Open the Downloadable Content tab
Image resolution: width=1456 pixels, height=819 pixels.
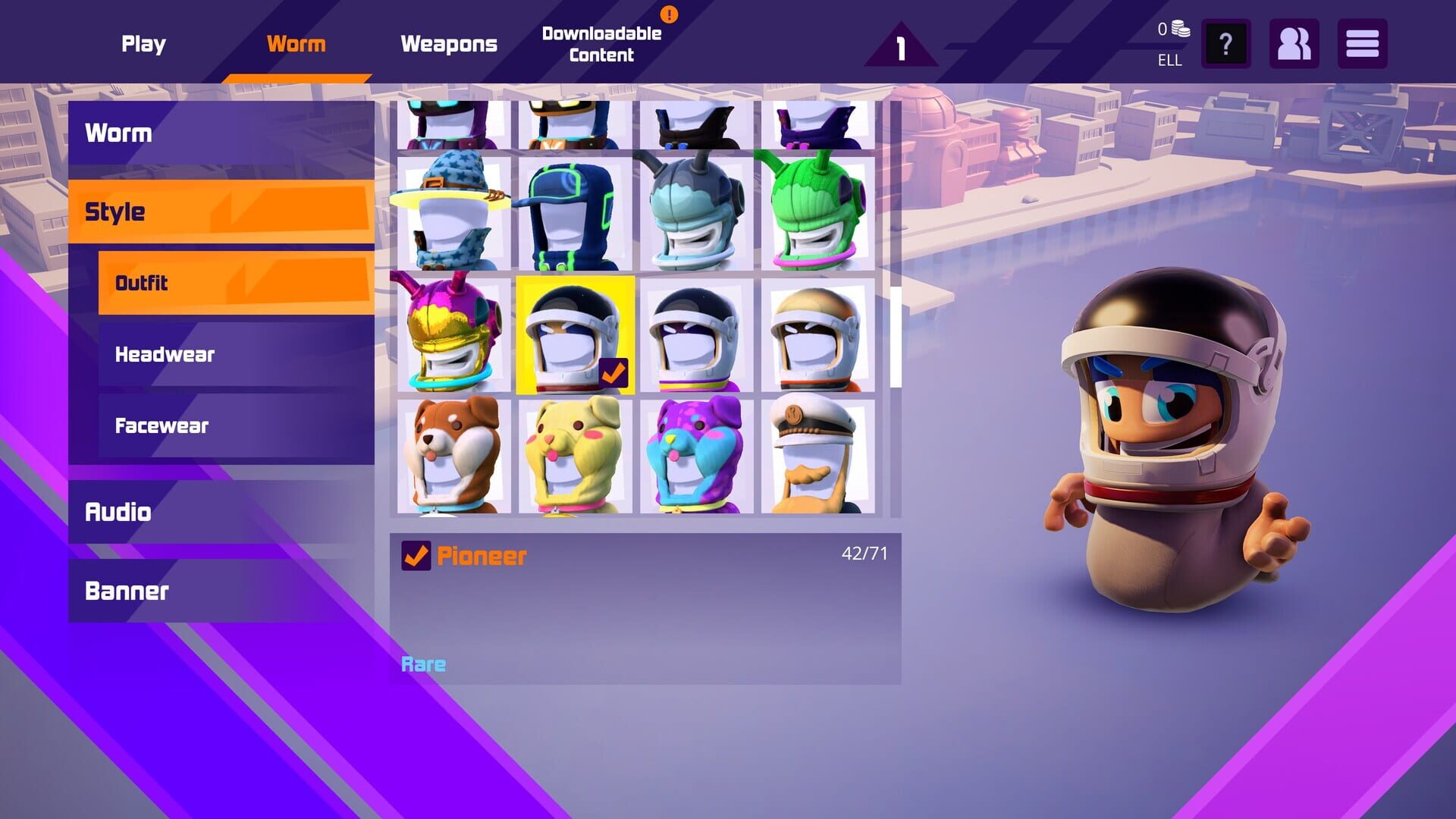pyautogui.click(x=600, y=43)
